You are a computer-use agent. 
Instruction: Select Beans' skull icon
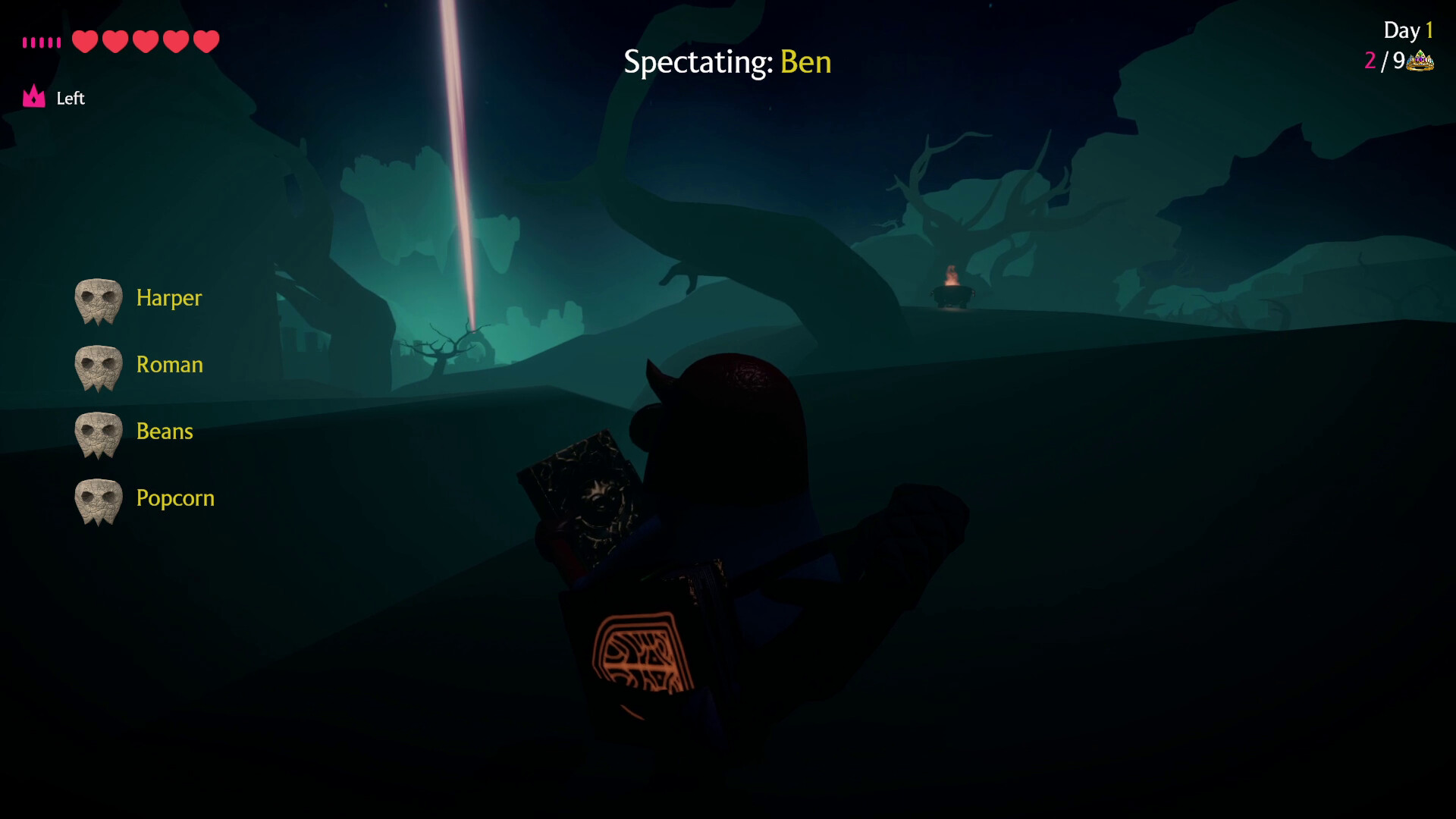(x=99, y=433)
